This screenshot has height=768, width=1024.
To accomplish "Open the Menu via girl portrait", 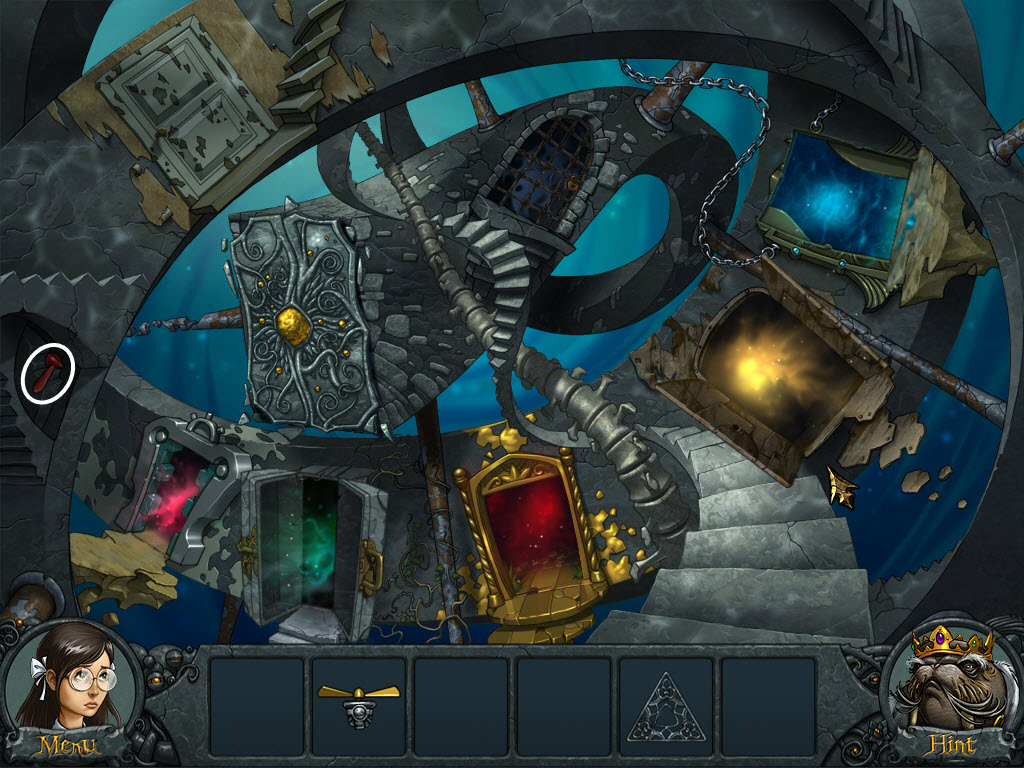I will pyautogui.click(x=68, y=690).
